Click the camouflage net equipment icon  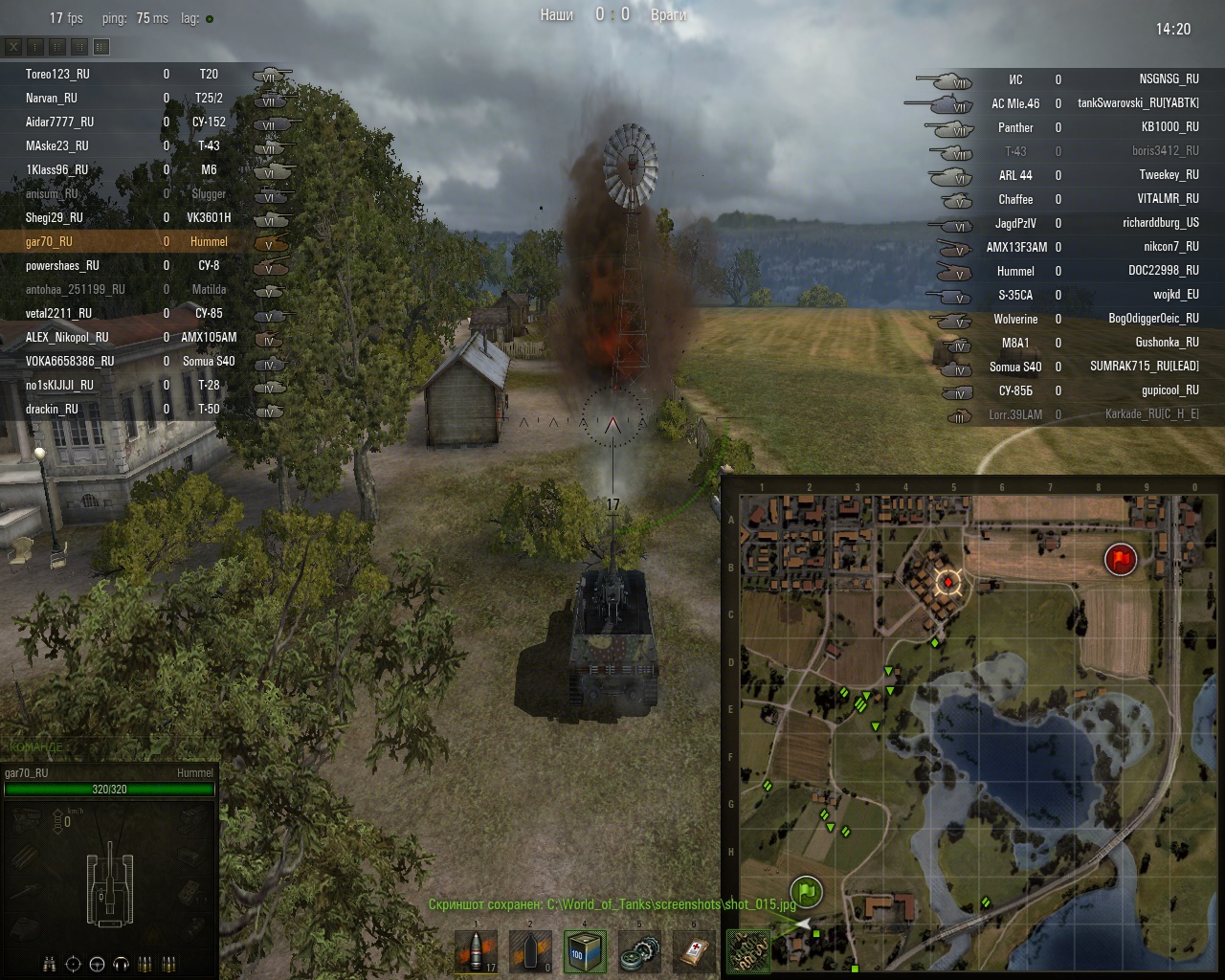[x=747, y=952]
